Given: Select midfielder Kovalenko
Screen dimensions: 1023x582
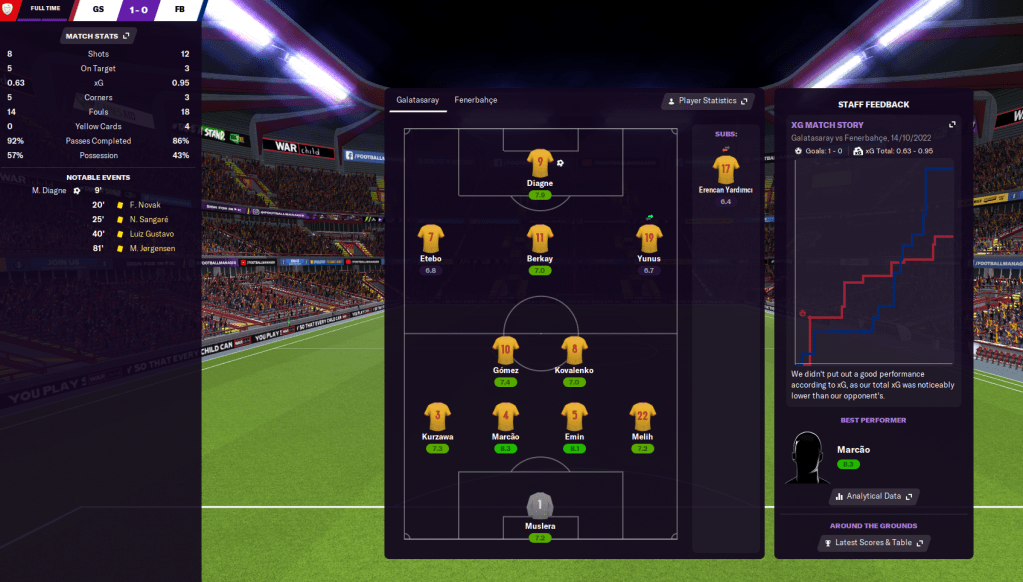Looking at the screenshot, I should click(x=574, y=350).
